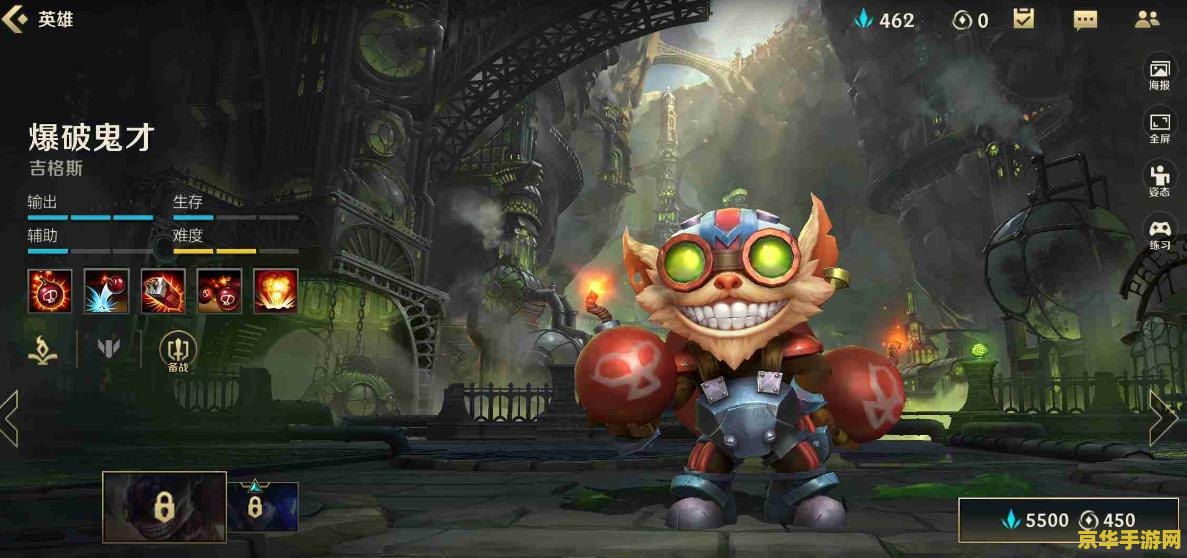Image resolution: width=1187 pixels, height=558 pixels.
Task: View the mega explosion ultimate ability
Action: point(275,289)
